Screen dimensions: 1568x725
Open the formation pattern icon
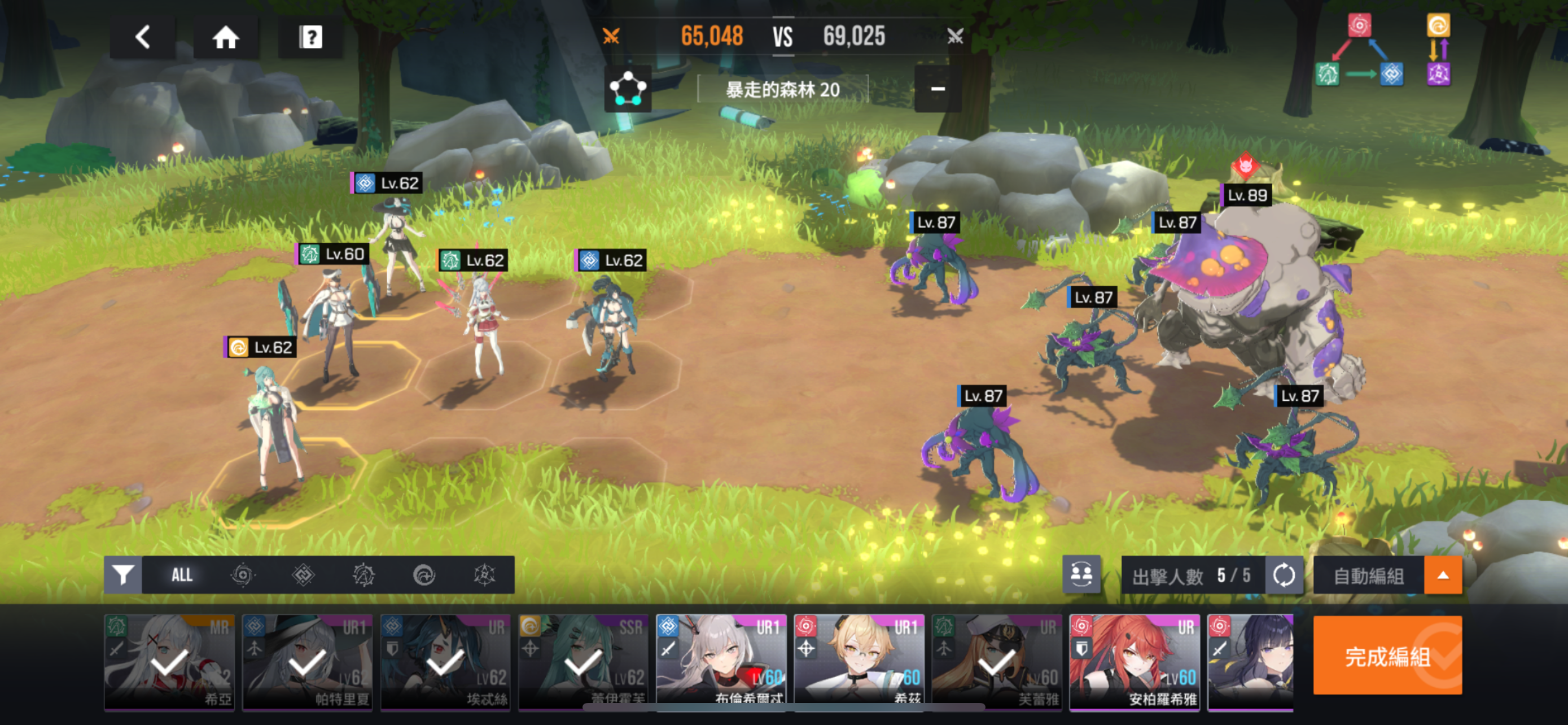click(628, 89)
